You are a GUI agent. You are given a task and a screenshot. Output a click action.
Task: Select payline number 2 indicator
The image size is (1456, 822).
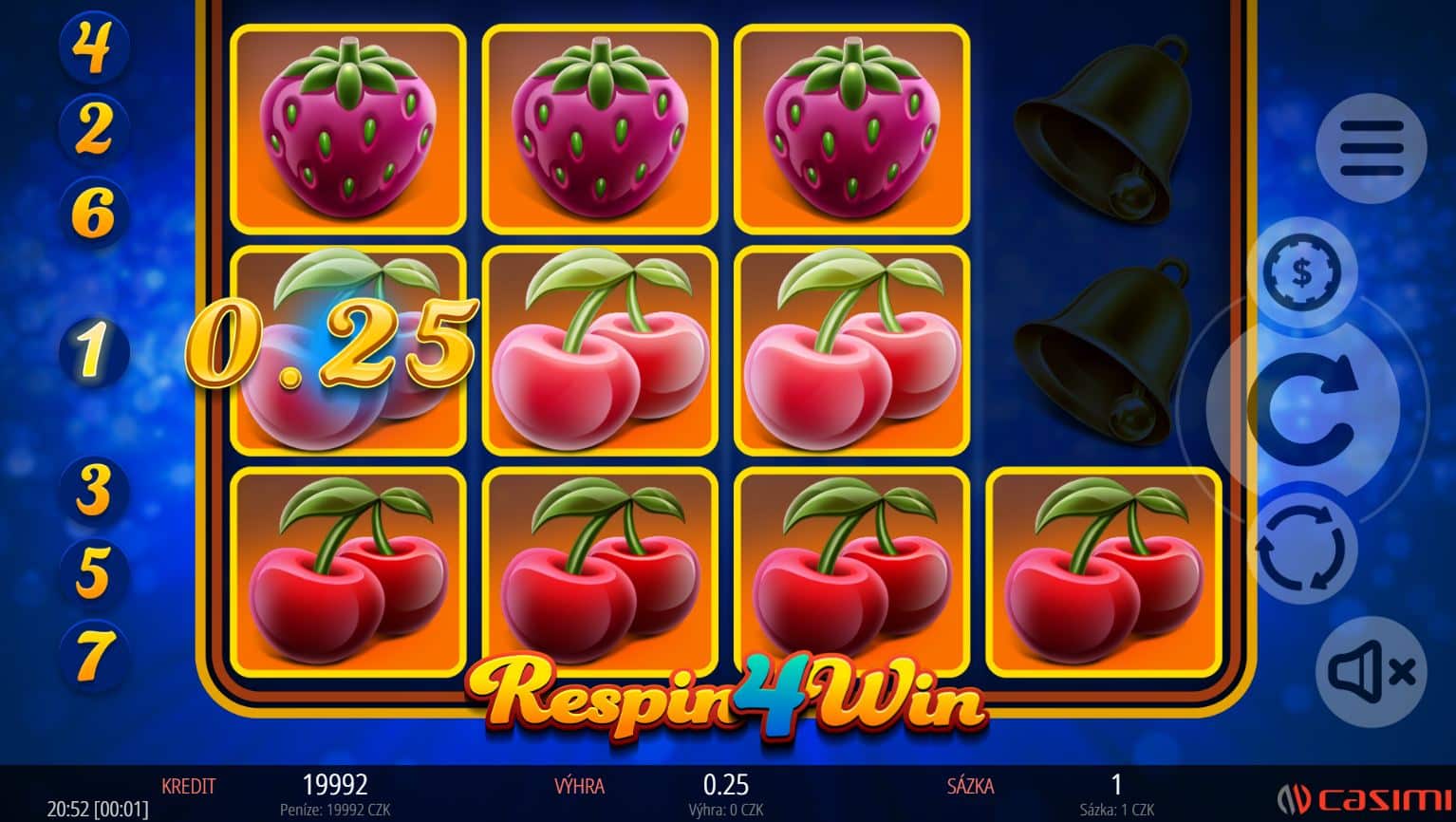point(92,128)
